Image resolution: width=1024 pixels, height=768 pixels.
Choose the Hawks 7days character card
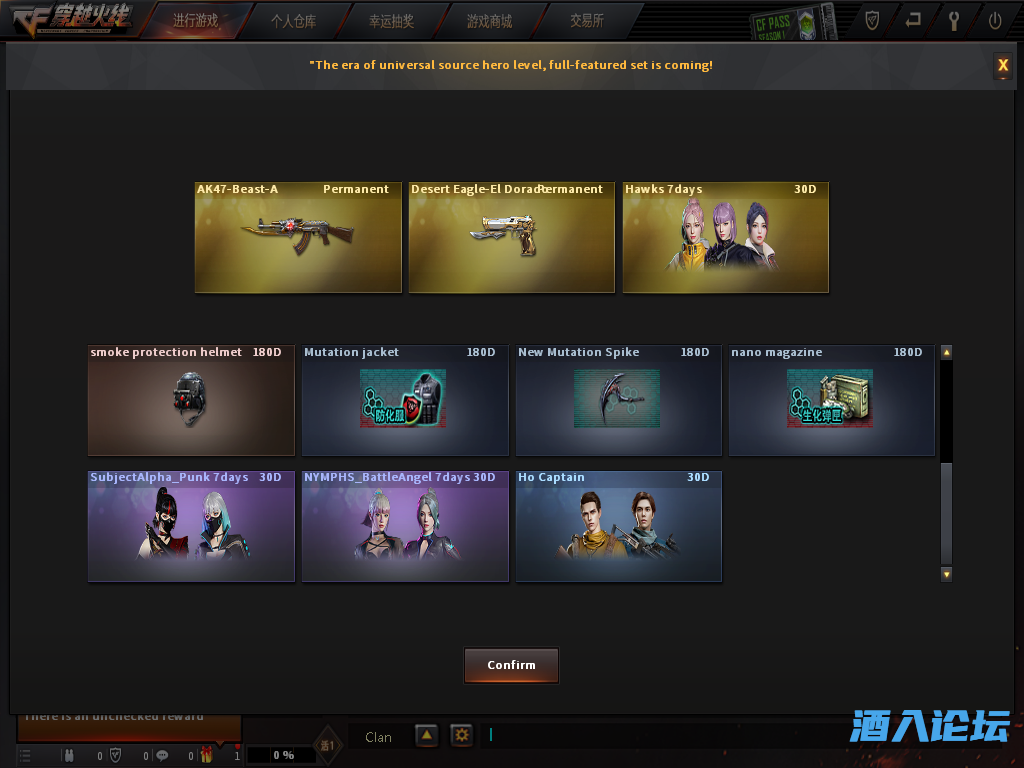tap(725, 238)
